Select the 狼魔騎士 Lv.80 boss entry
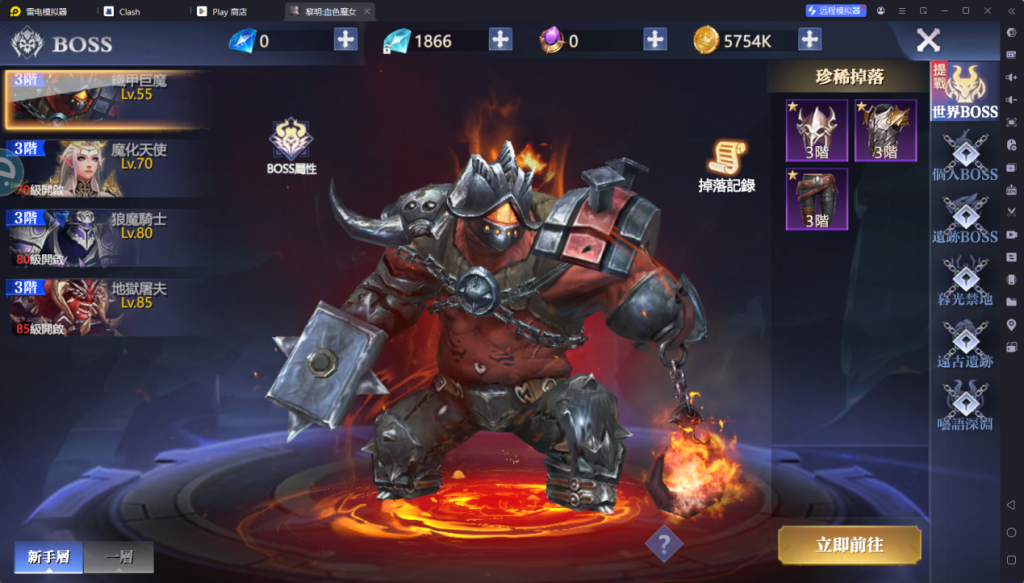The width and height of the screenshot is (1024, 583). click(x=105, y=236)
